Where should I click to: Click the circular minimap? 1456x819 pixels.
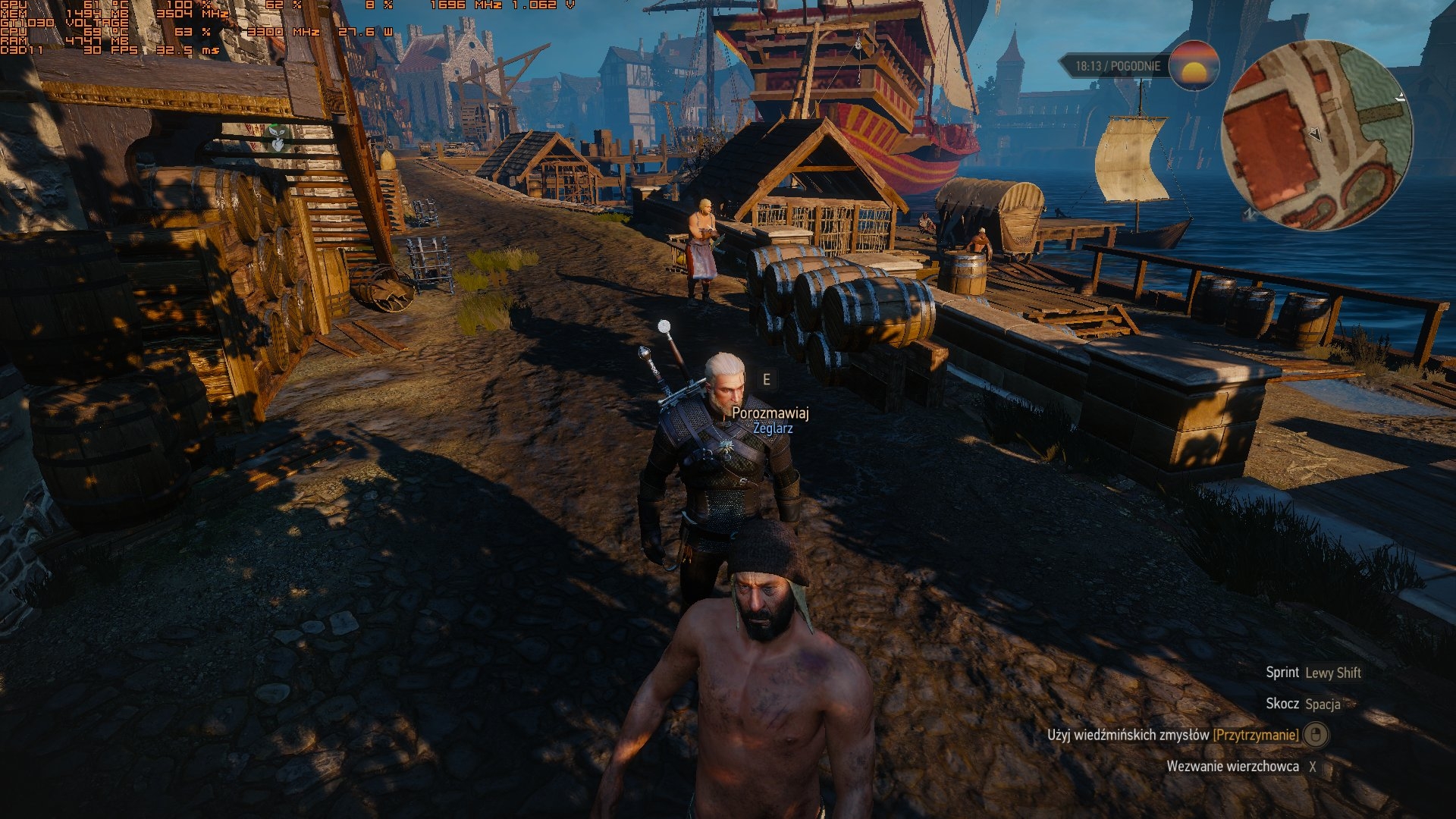(1317, 135)
